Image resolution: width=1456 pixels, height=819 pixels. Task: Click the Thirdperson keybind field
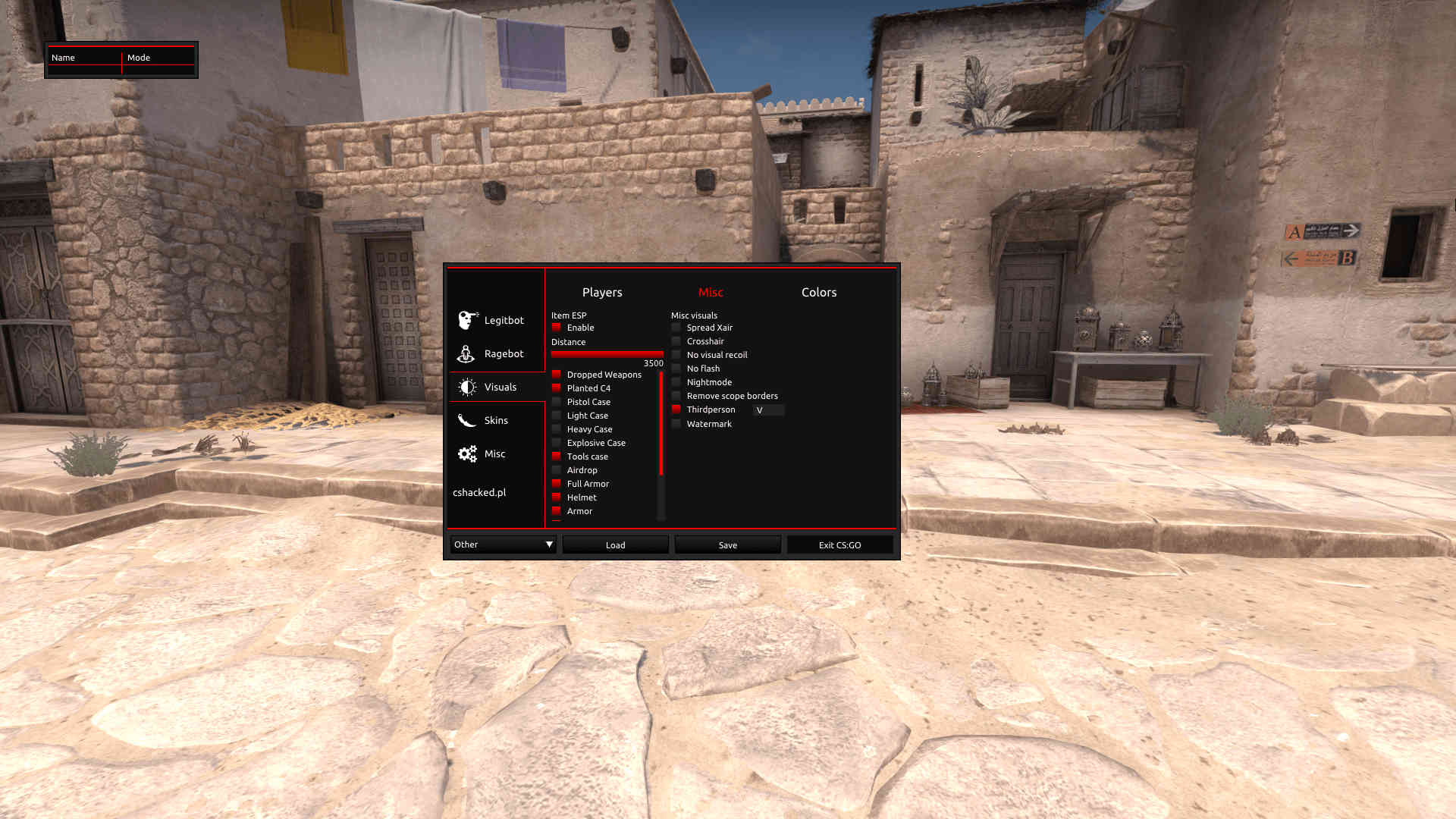[x=768, y=410]
